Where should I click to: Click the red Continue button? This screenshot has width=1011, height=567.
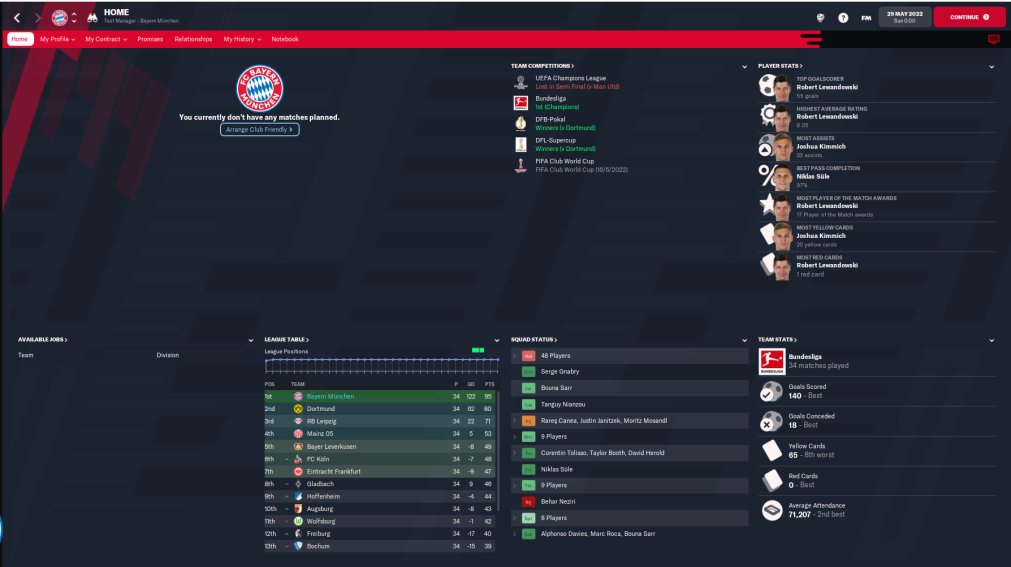pos(968,17)
